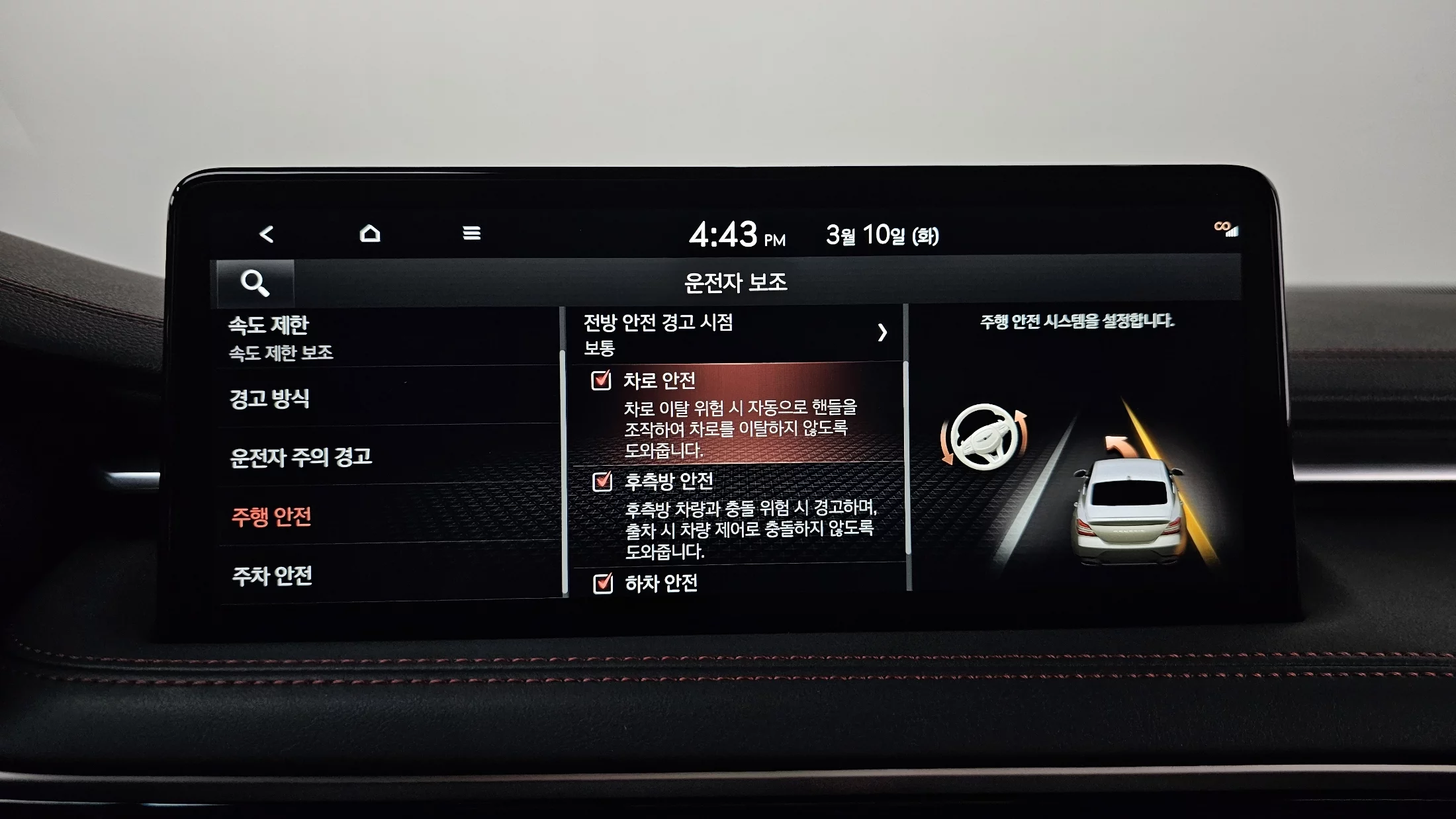Switch to the 주차 안전 category

[387, 576]
